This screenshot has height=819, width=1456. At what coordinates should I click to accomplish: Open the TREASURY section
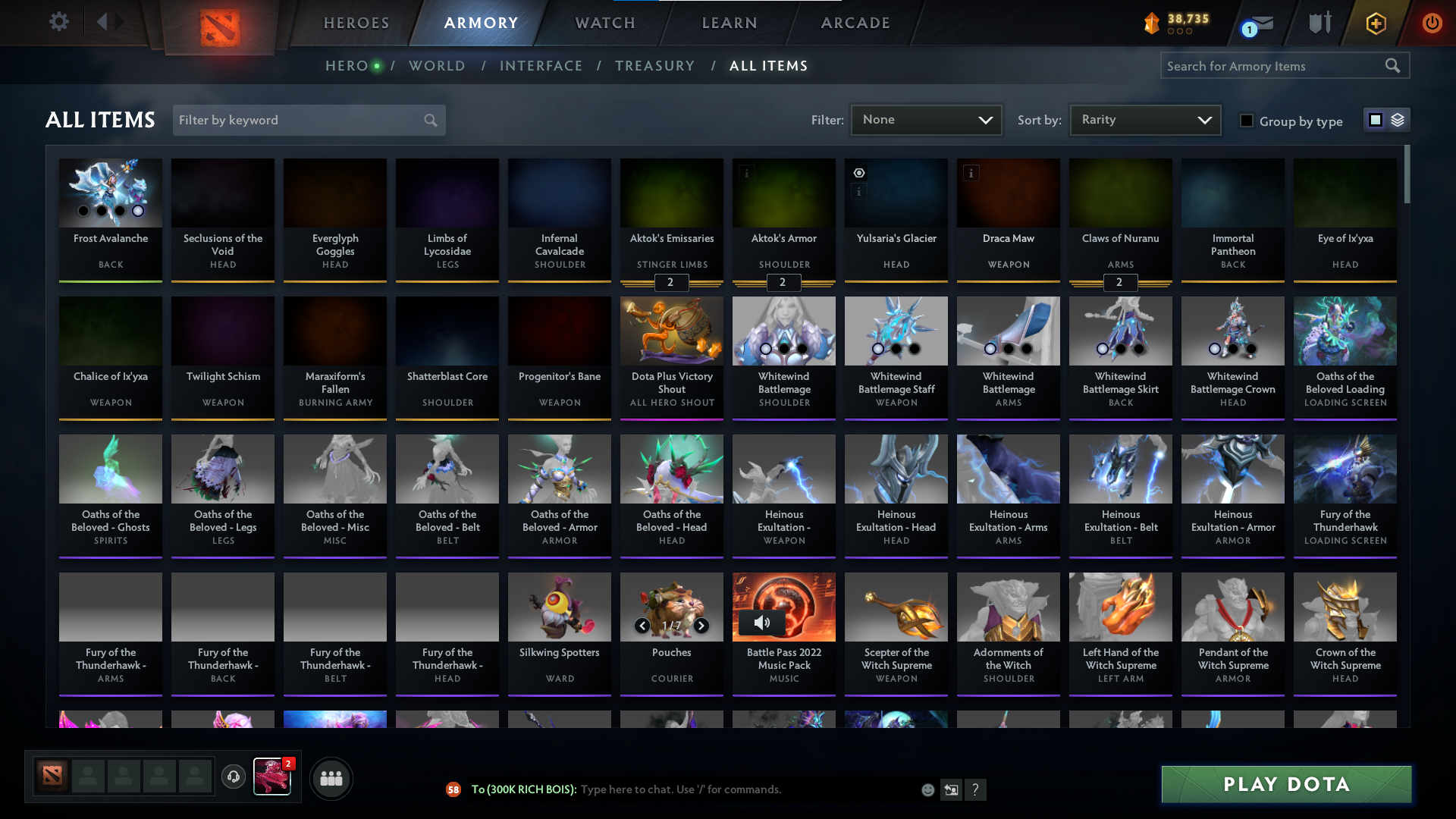(x=654, y=66)
